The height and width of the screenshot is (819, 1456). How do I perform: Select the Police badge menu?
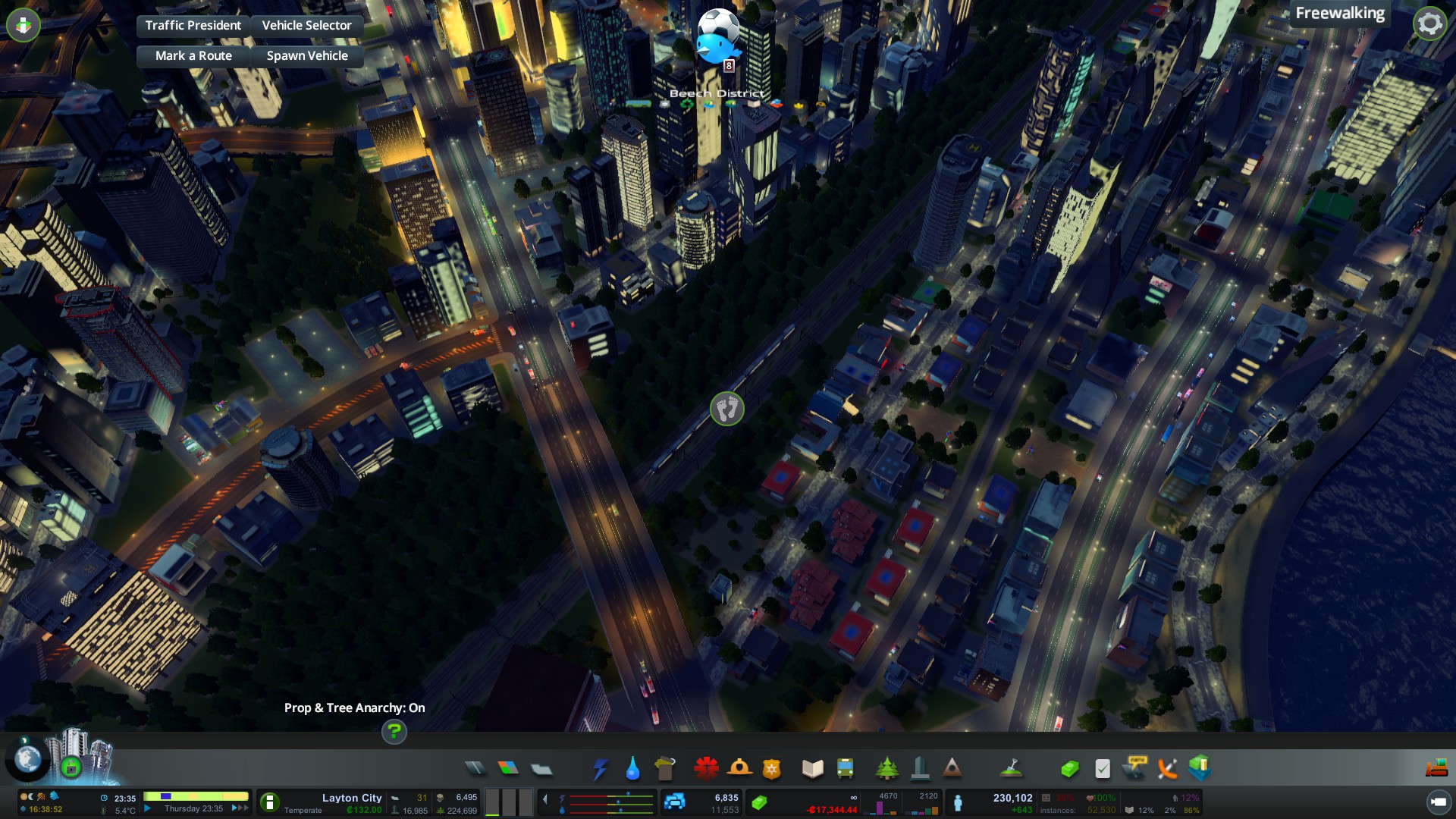(x=771, y=769)
